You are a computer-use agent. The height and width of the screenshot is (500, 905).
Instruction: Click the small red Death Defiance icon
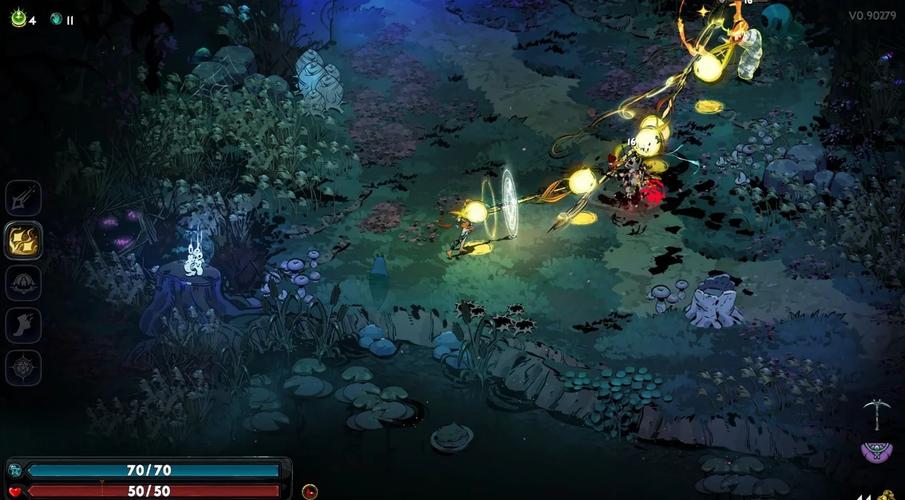pos(310,491)
